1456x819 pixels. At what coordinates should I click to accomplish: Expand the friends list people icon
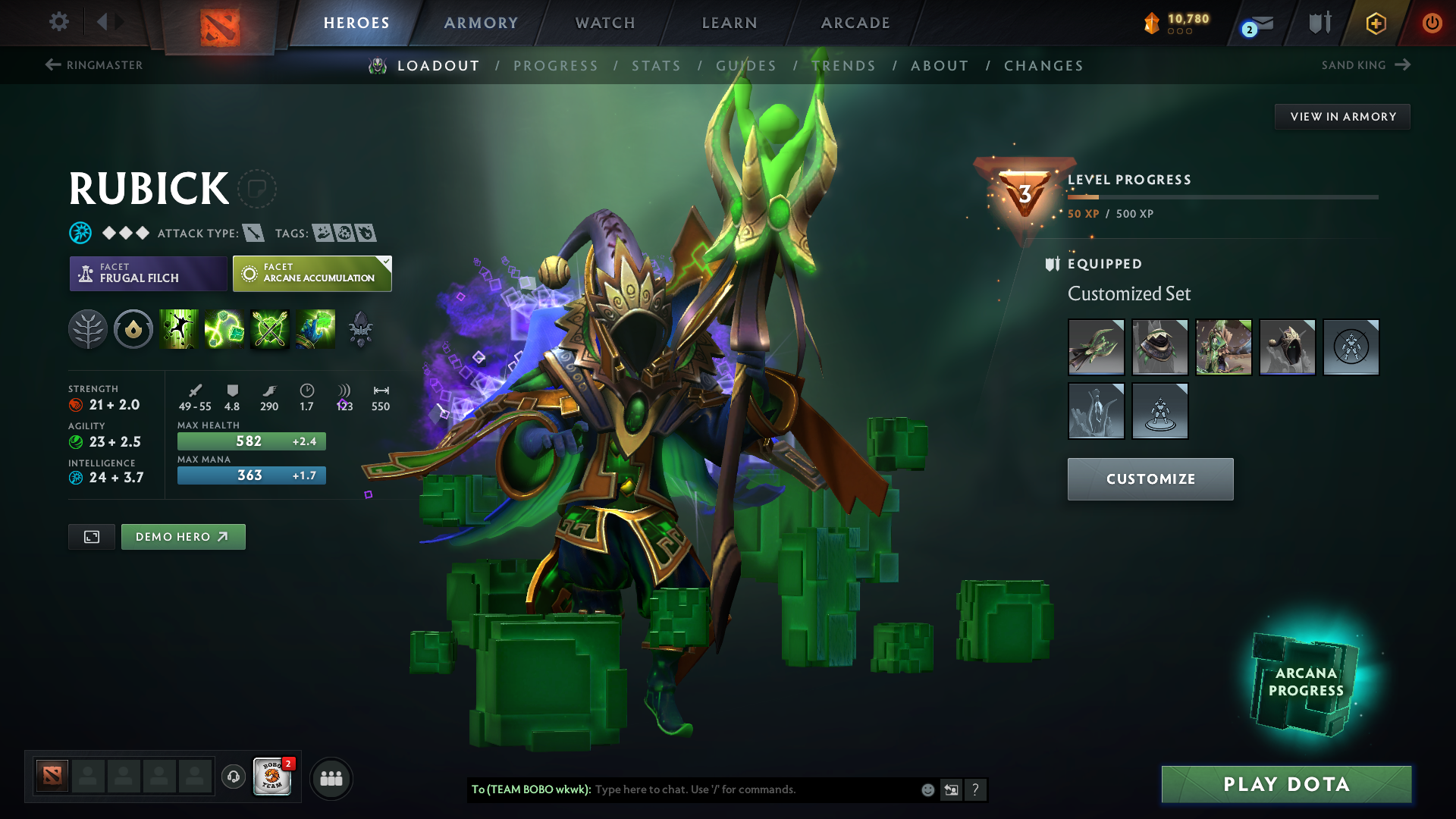pos(331,777)
